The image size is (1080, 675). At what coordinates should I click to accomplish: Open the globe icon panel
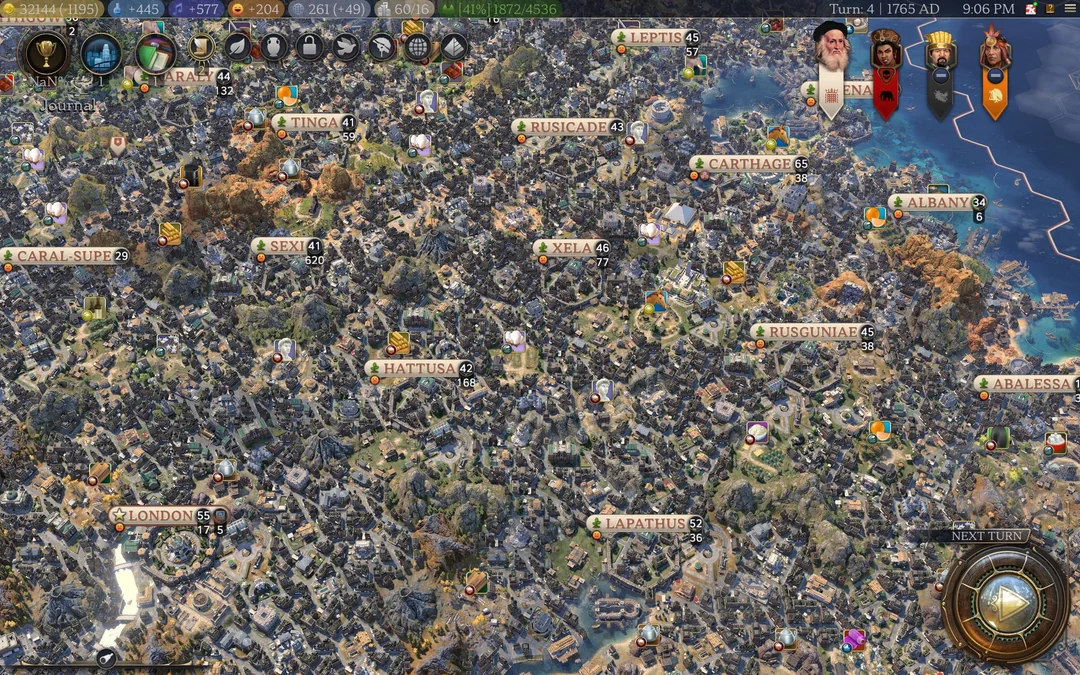coord(417,46)
